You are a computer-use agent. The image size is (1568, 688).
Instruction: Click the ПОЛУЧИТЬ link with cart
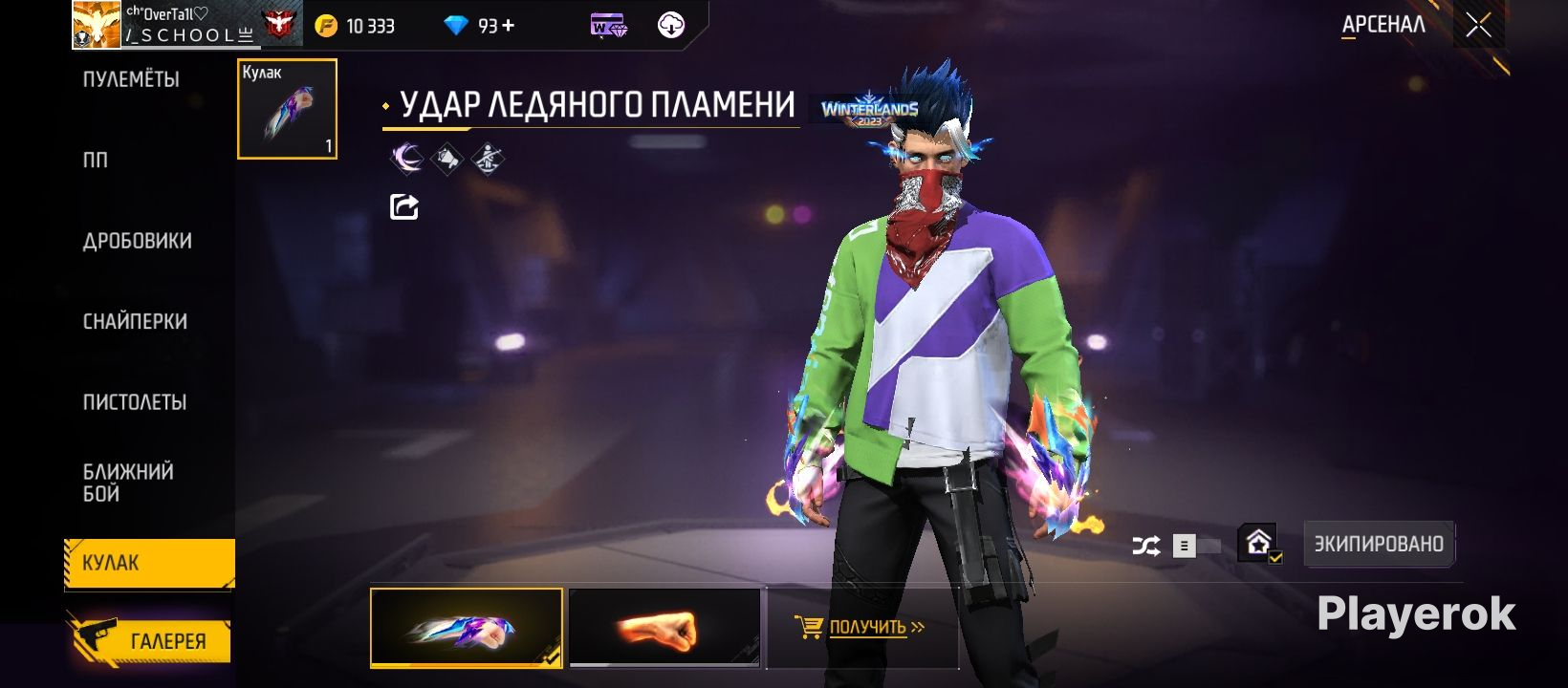(860, 628)
